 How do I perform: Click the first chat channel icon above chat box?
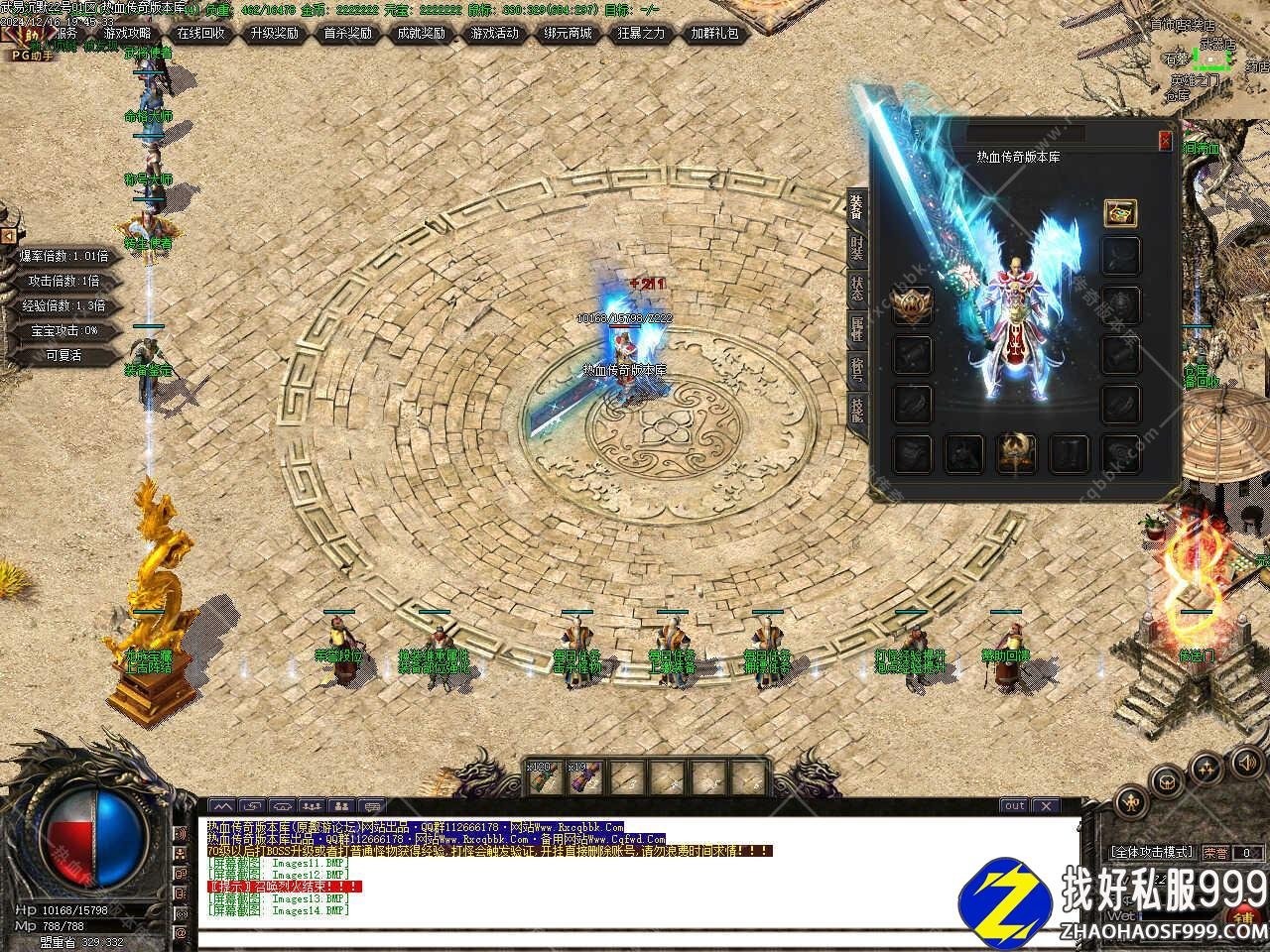click(221, 806)
